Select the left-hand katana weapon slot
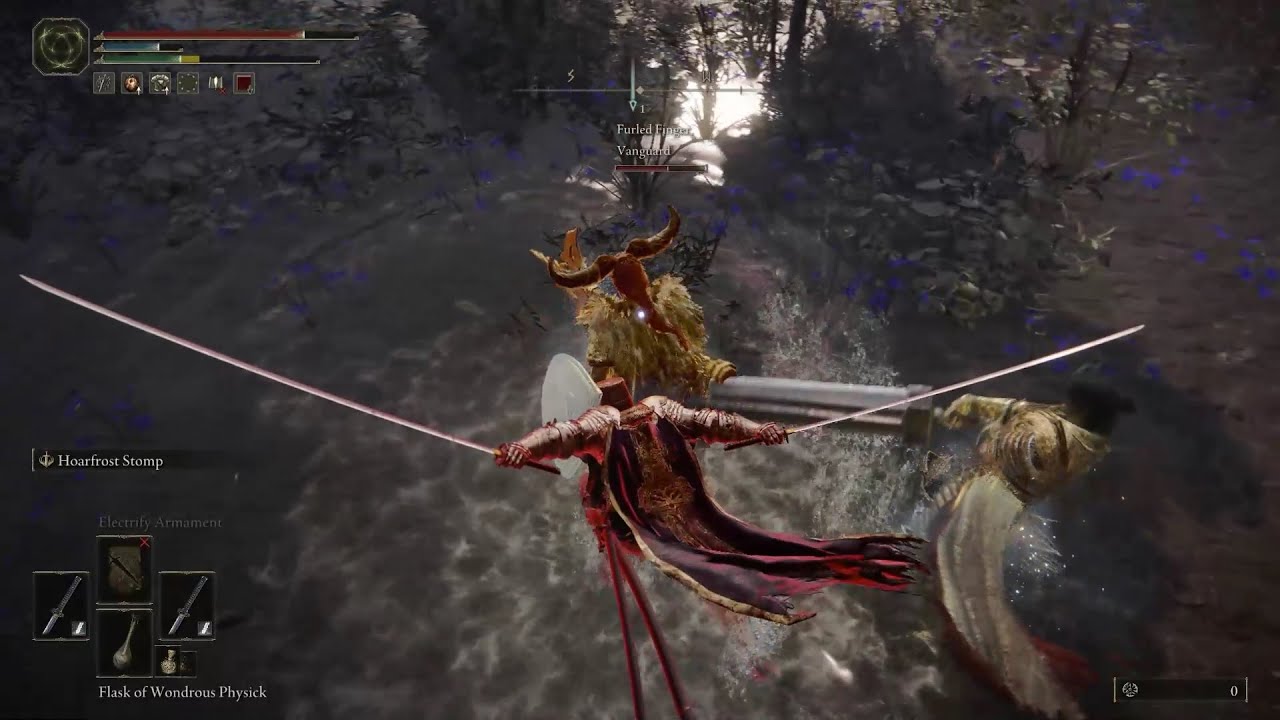 (62, 605)
